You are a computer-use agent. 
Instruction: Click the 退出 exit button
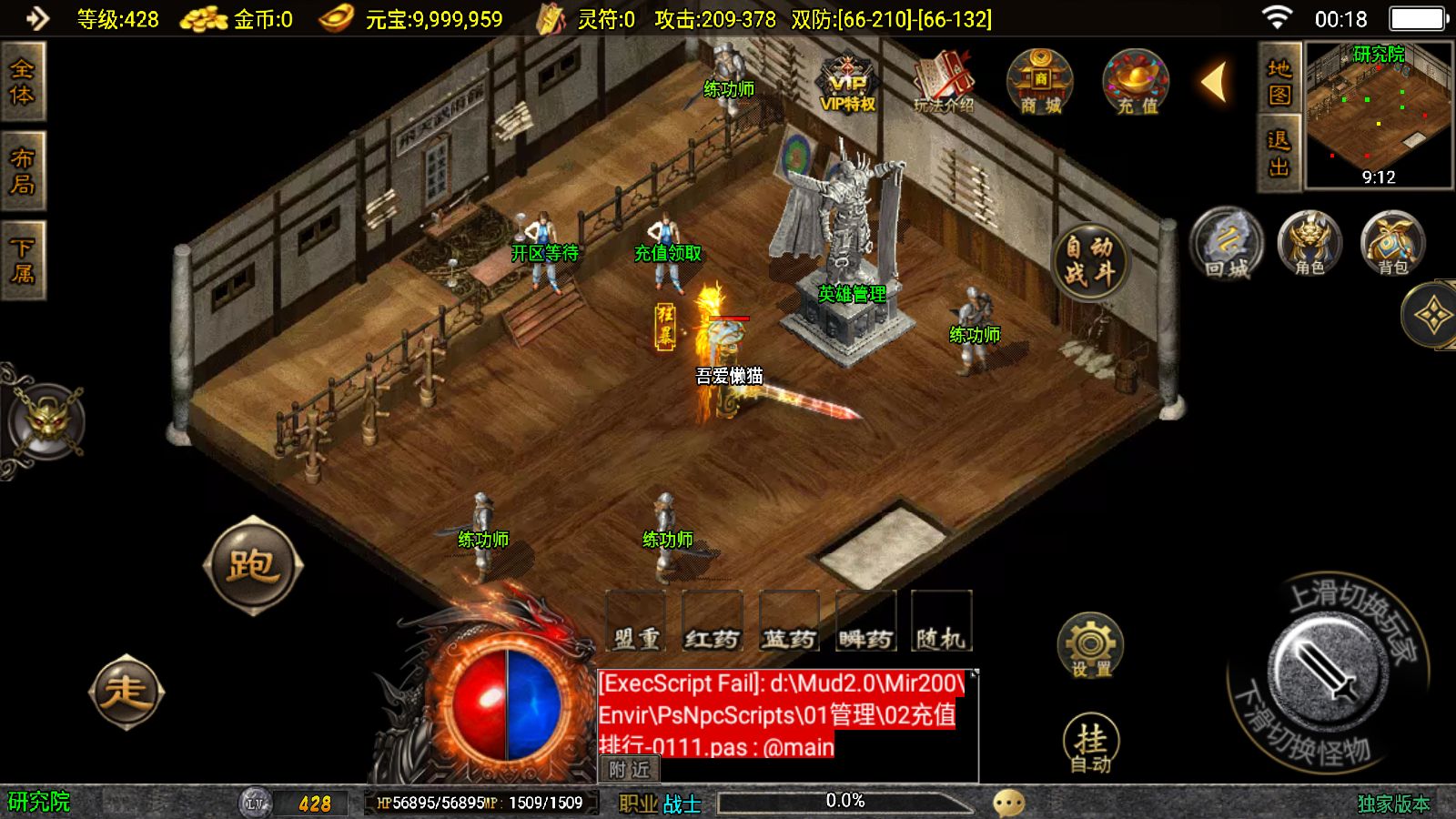(1279, 153)
